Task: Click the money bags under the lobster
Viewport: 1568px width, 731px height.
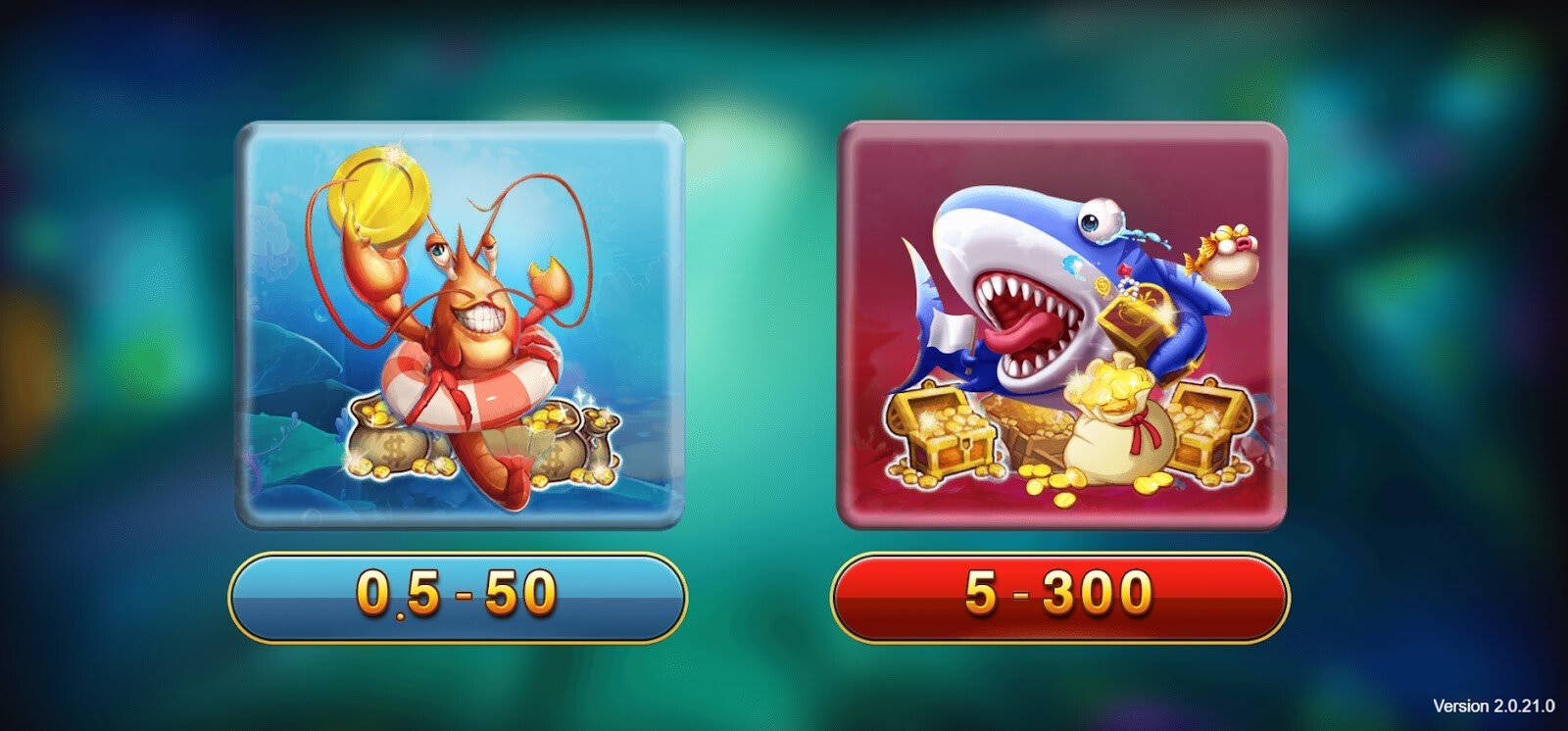Action: 392,446
